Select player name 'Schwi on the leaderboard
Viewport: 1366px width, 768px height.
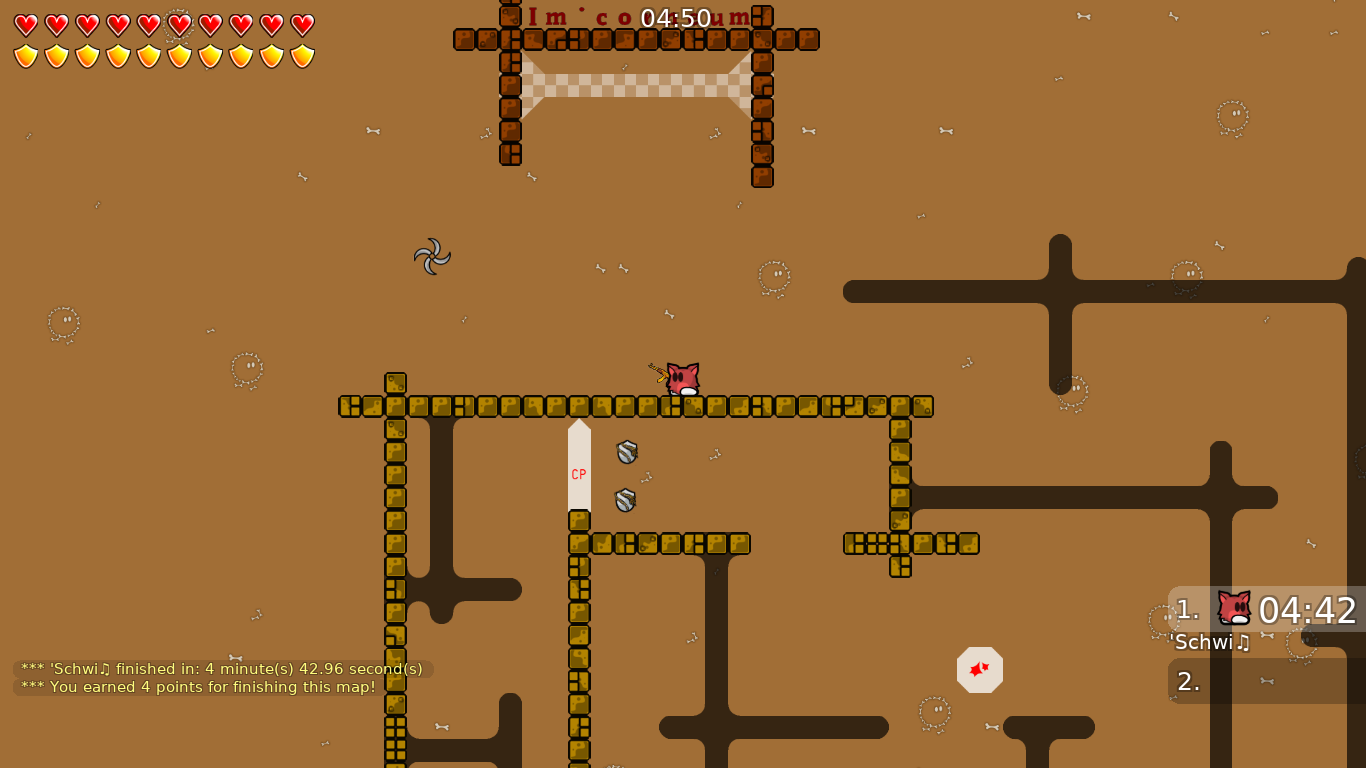coord(1210,643)
